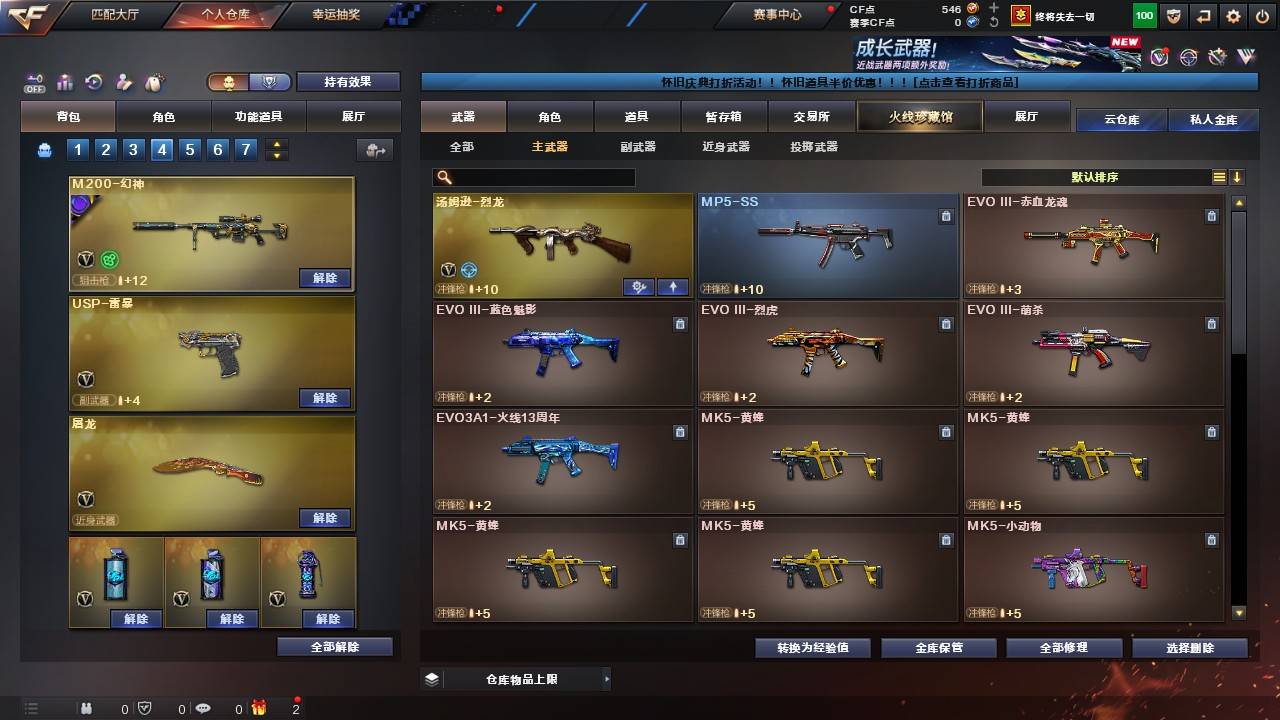Open the settings gear icon

1233,15
